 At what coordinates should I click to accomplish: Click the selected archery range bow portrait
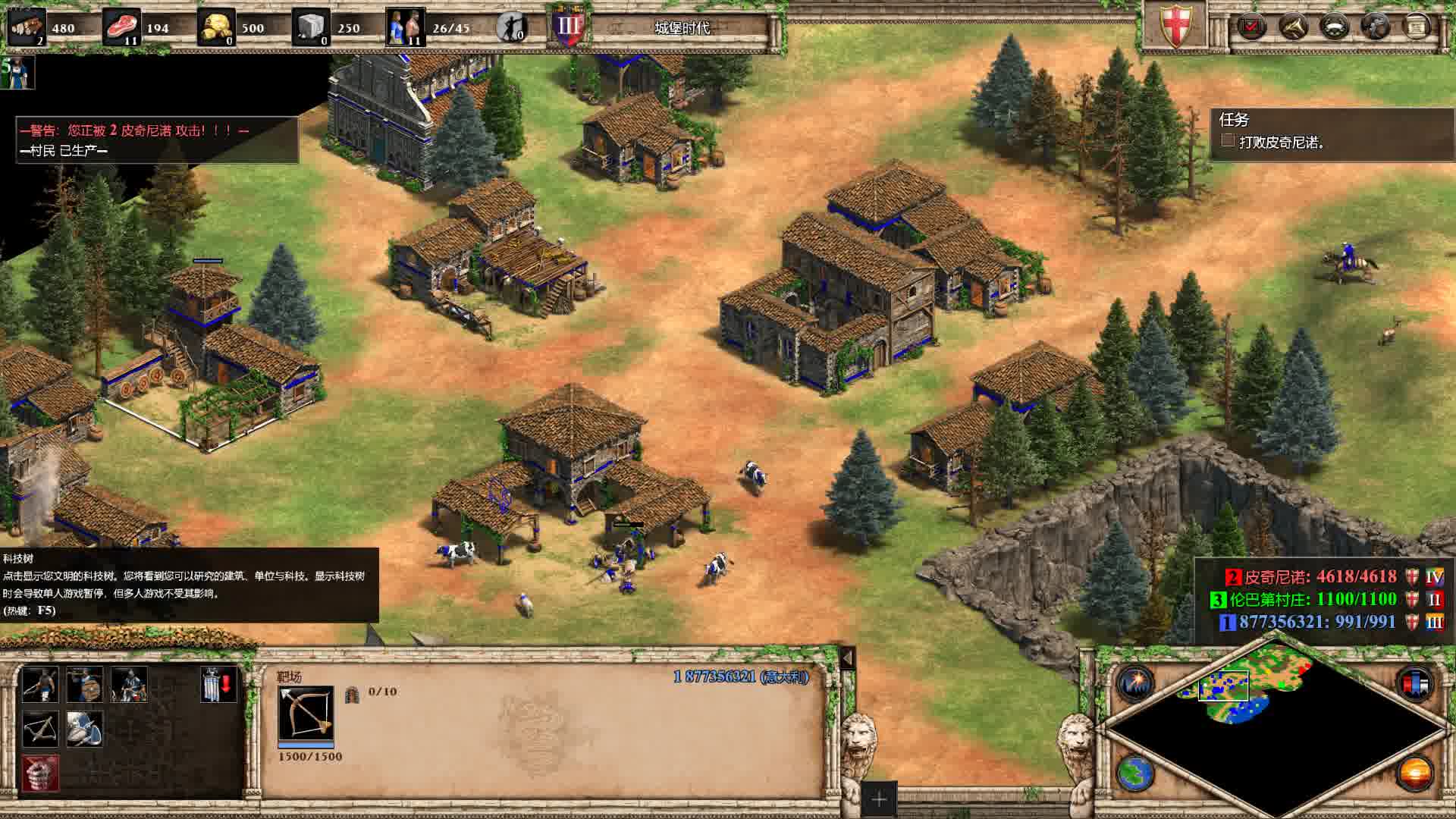tap(306, 713)
